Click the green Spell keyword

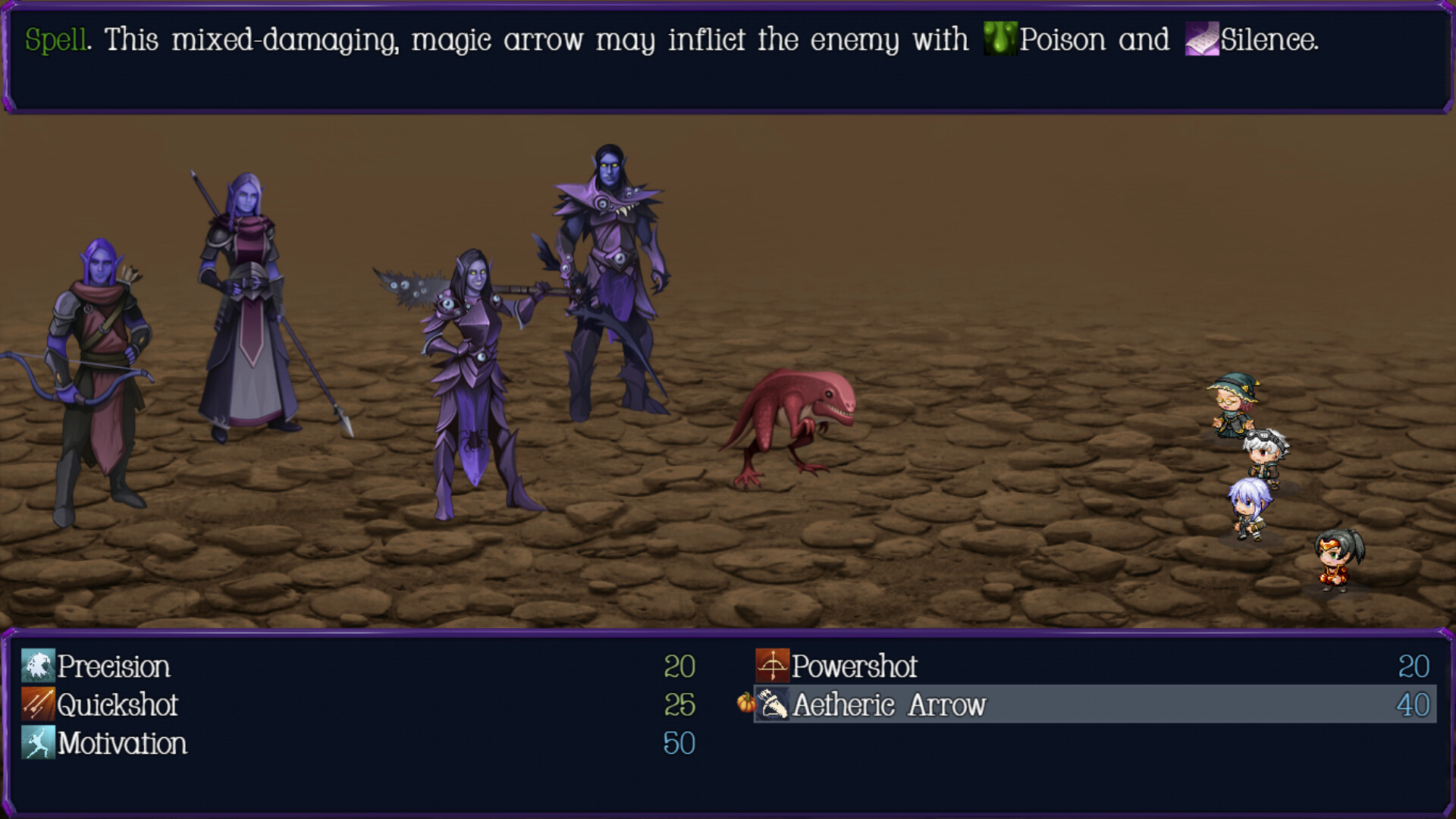click(x=55, y=39)
